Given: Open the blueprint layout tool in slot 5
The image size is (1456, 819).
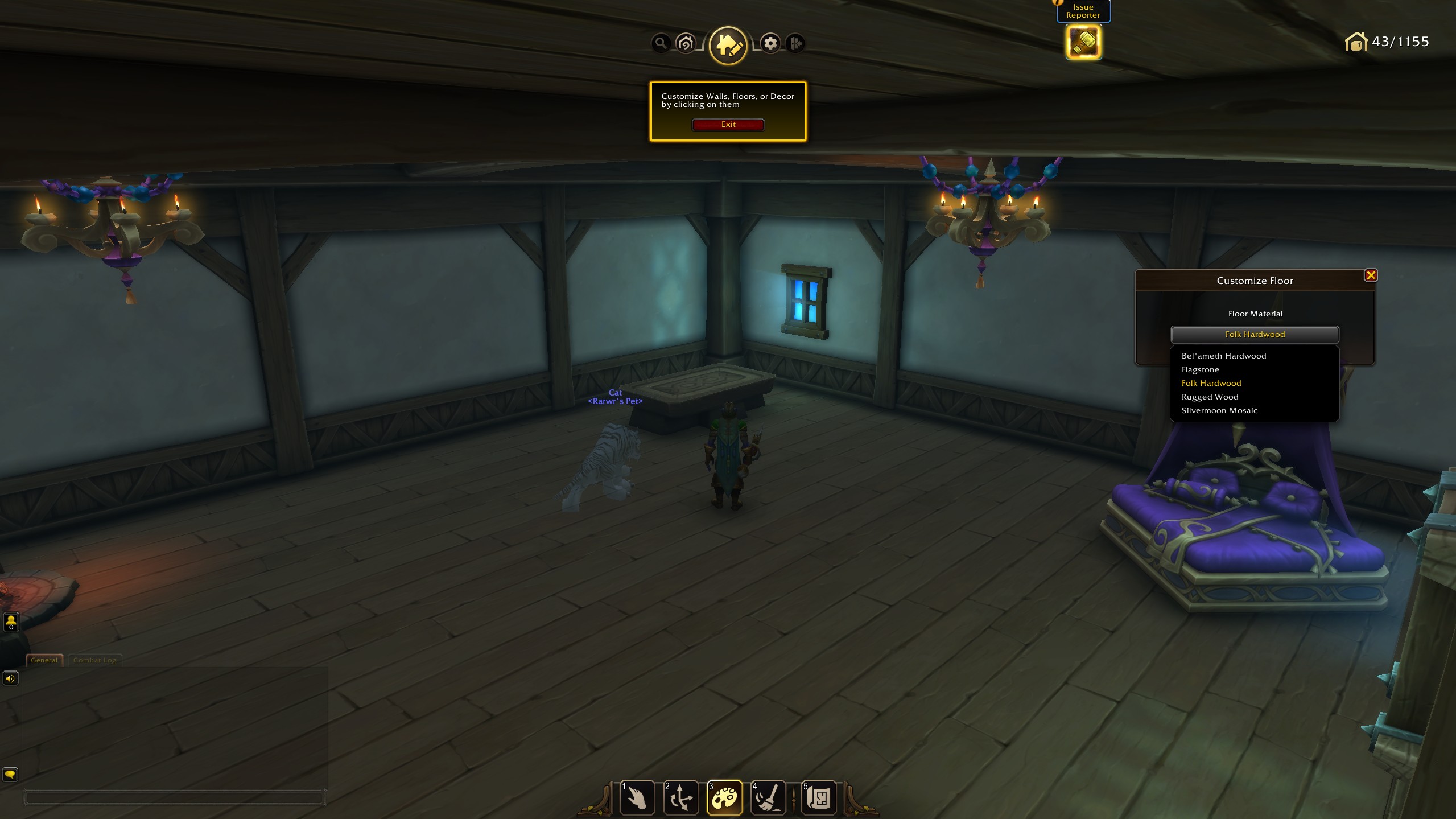Looking at the screenshot, I should click(819, 797).
